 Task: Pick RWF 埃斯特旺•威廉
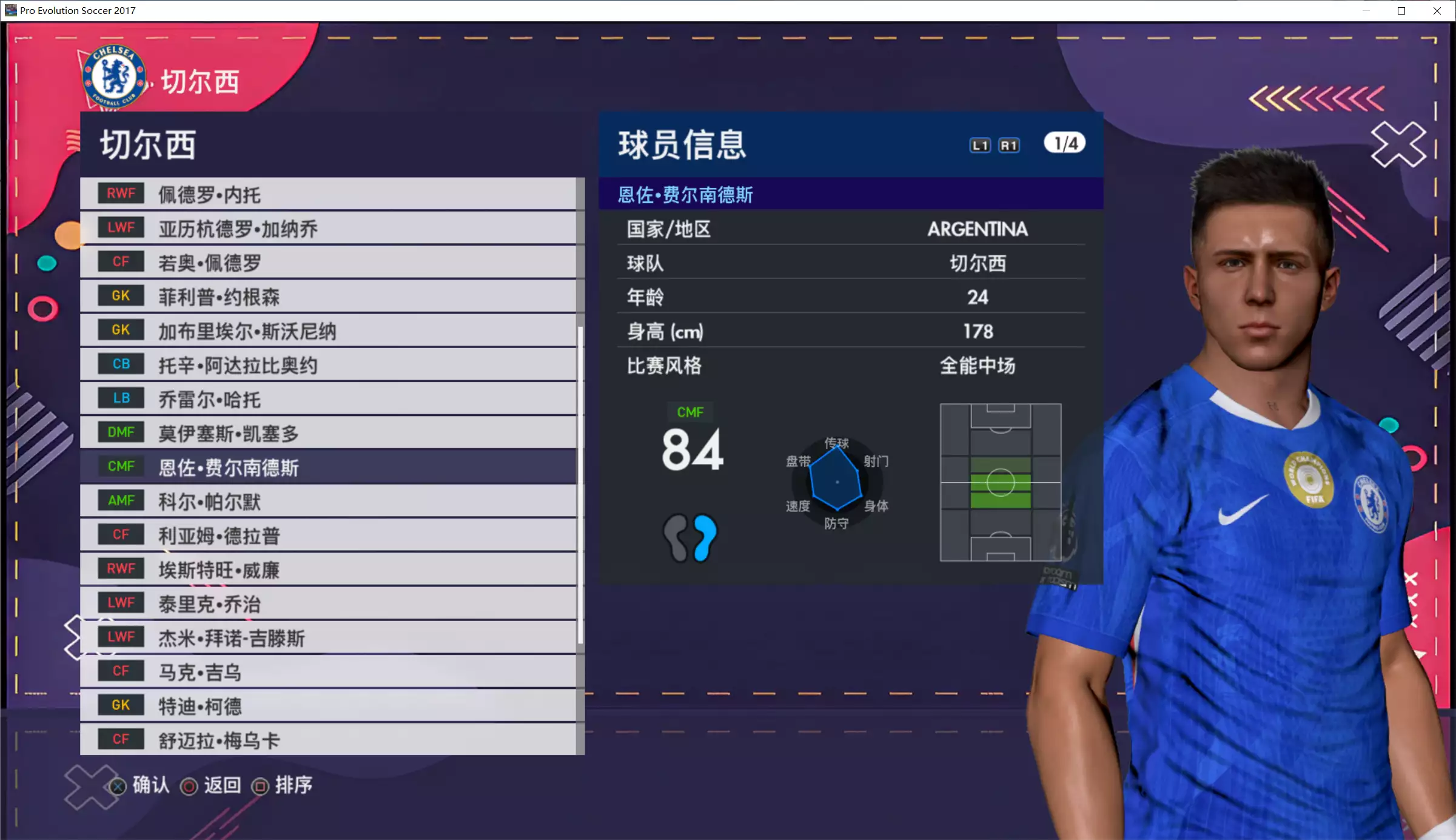click(327, 569)
